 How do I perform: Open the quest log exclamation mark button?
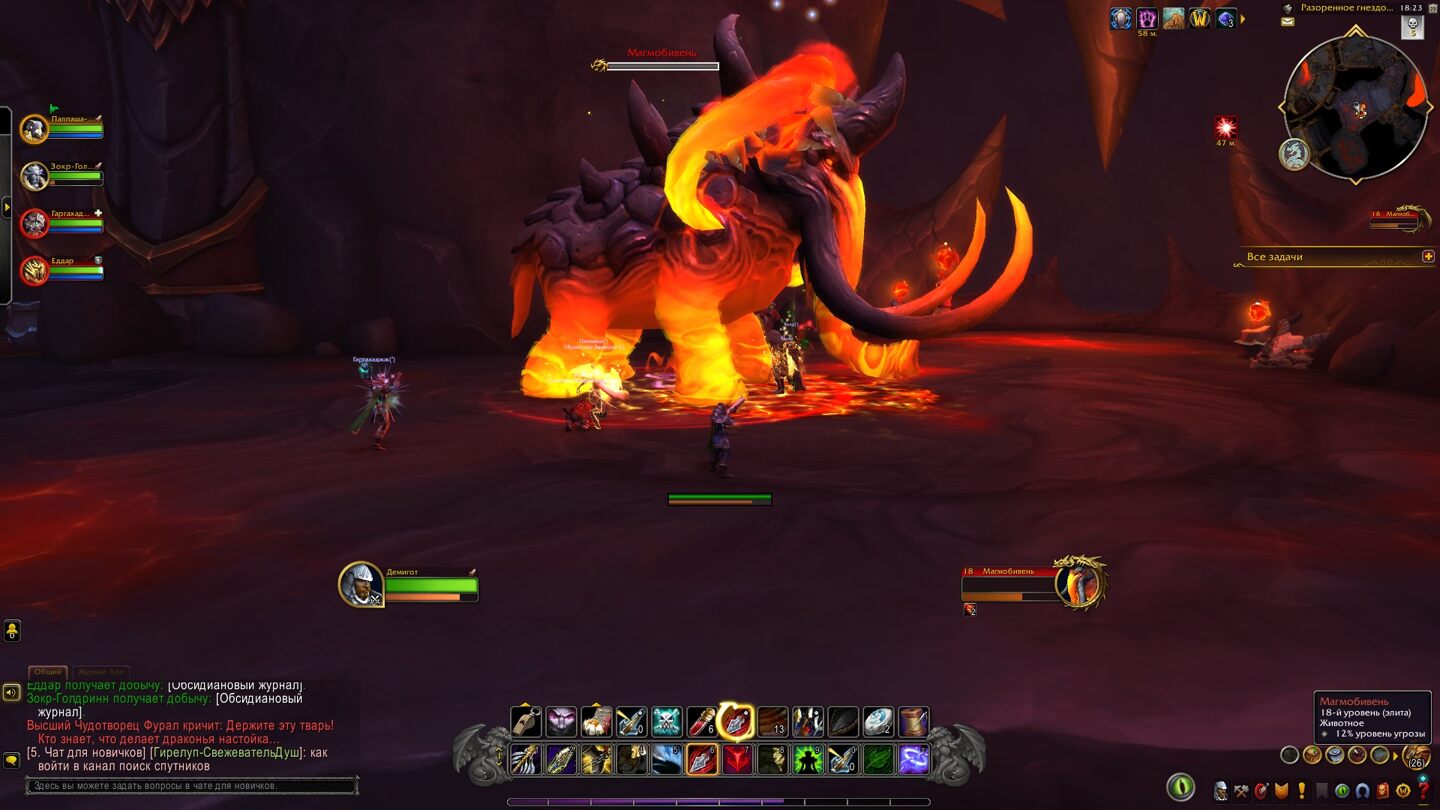(1302, 790)
